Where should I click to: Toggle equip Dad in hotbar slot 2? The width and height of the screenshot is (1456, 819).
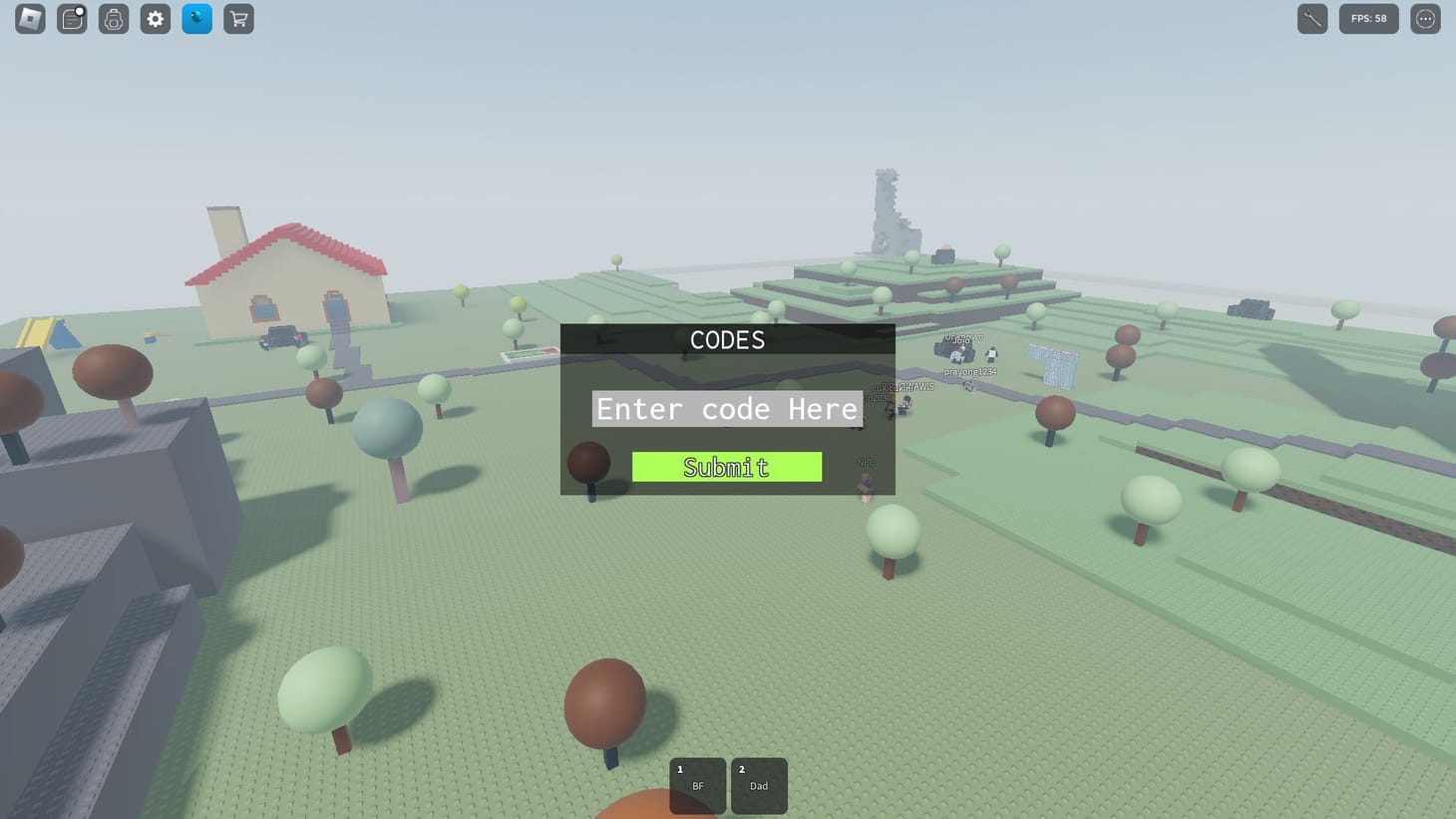point(758,785)
